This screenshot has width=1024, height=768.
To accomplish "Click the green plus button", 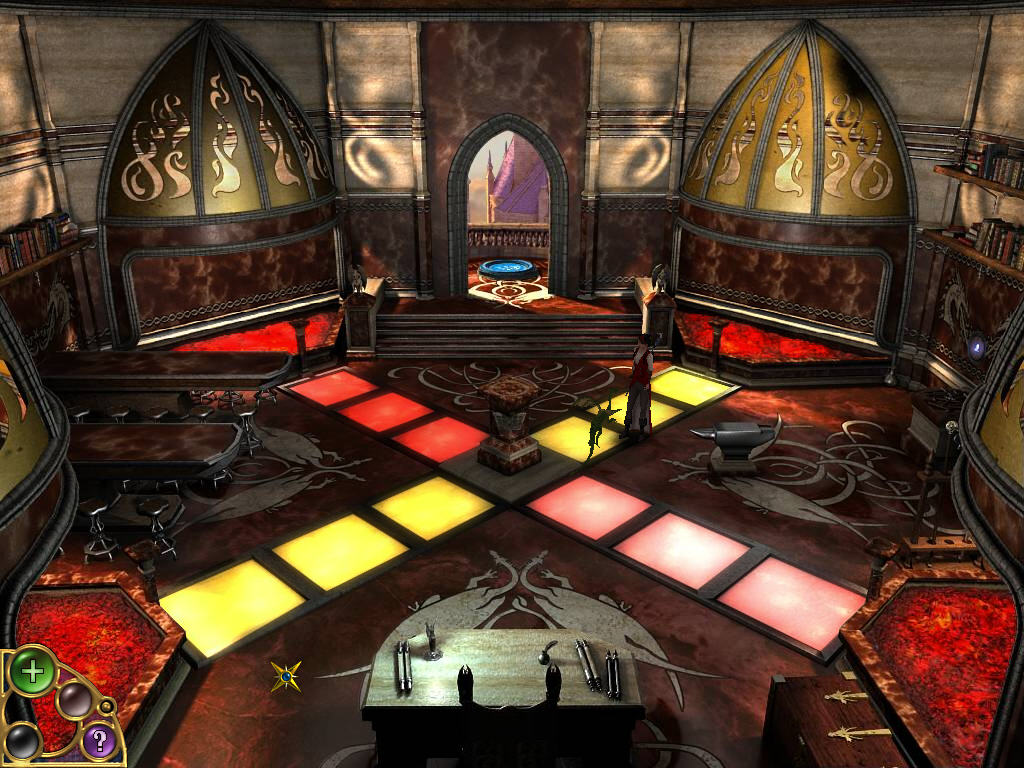I will (x=33, y=671).
